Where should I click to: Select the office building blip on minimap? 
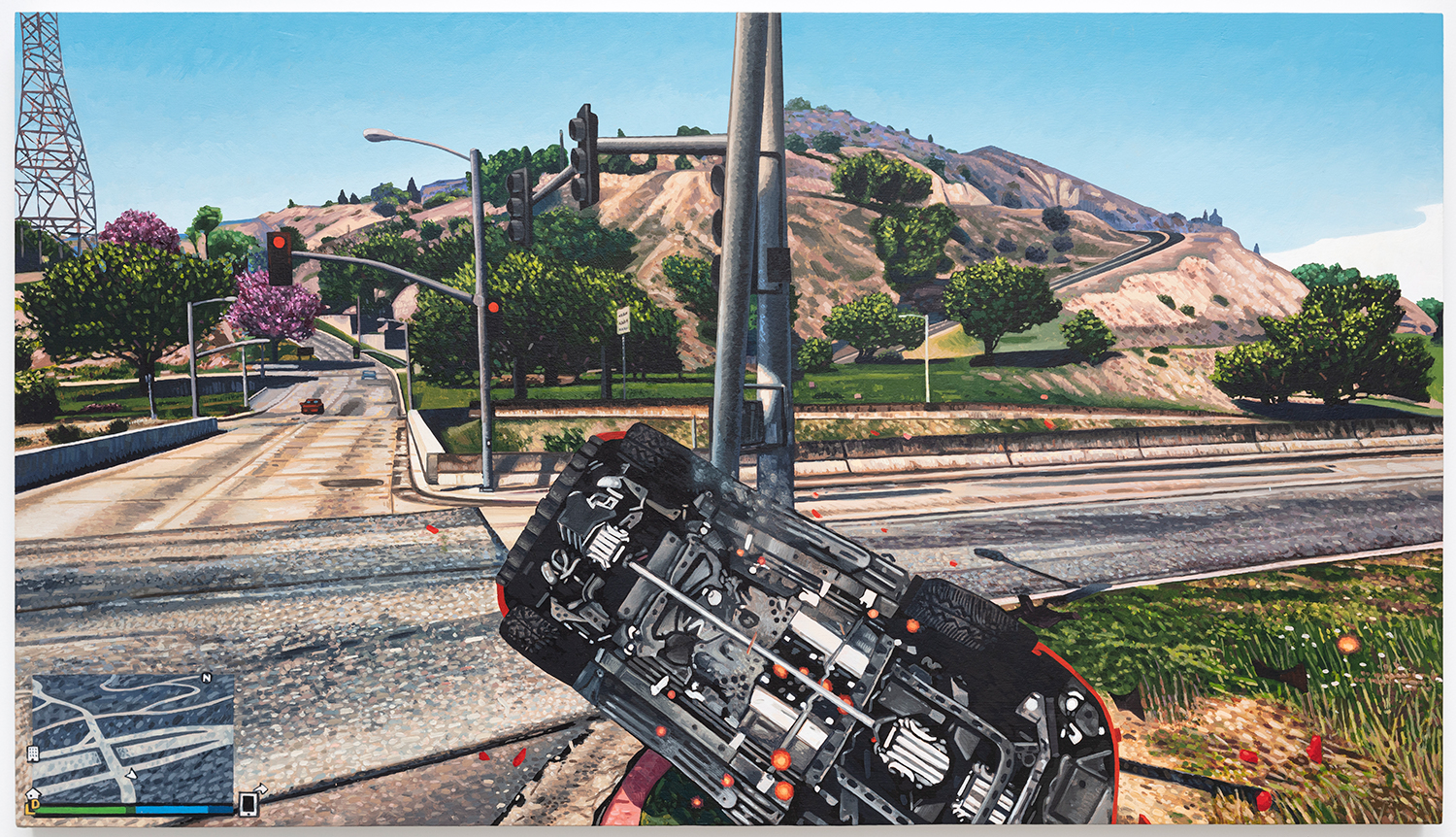click(x=32, y=753)
